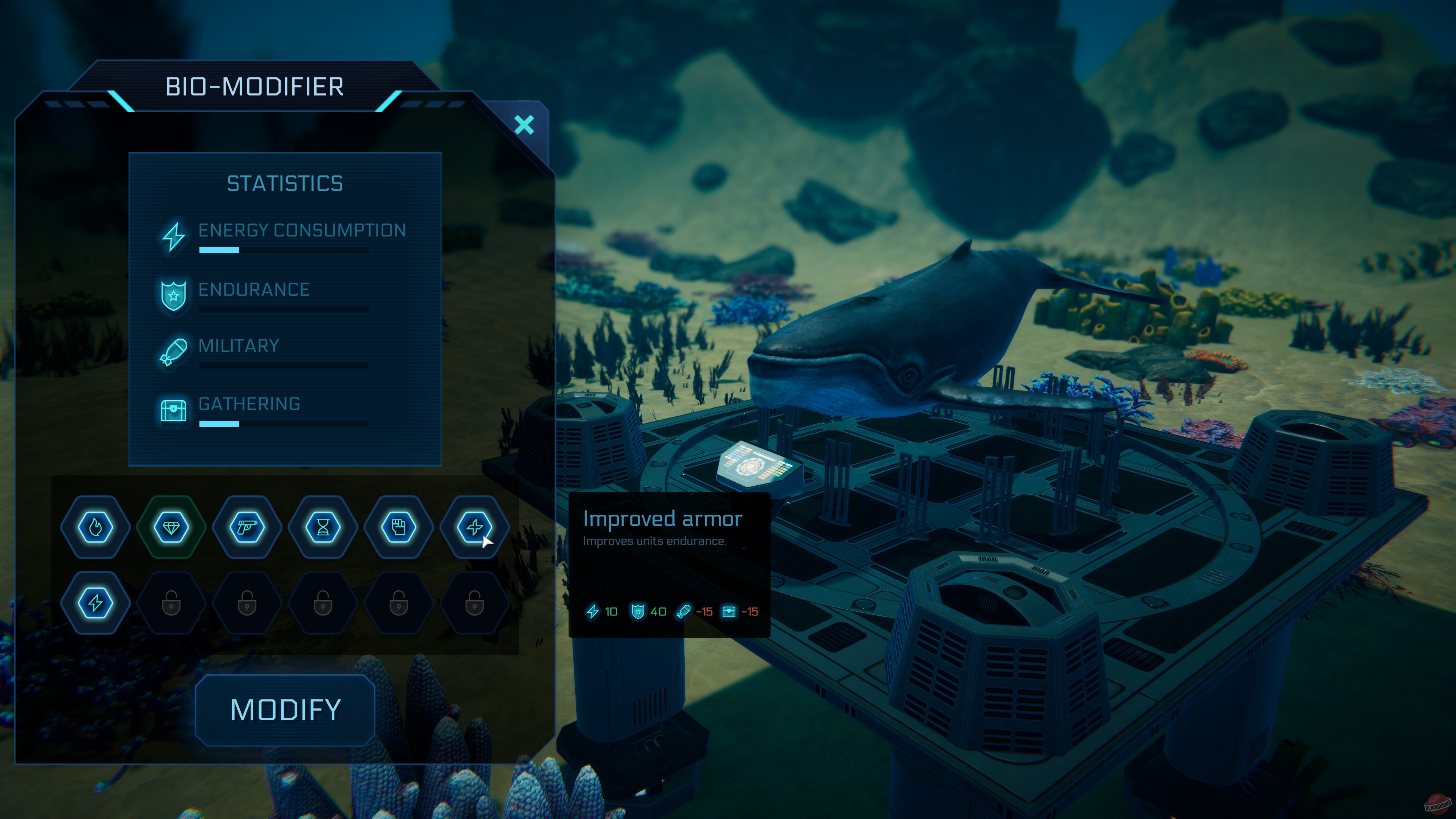This screenshot has width=1456, height=819.
Task: Activate the raised fist modifier
Action: pyautogui.click(x=399, y=527)
